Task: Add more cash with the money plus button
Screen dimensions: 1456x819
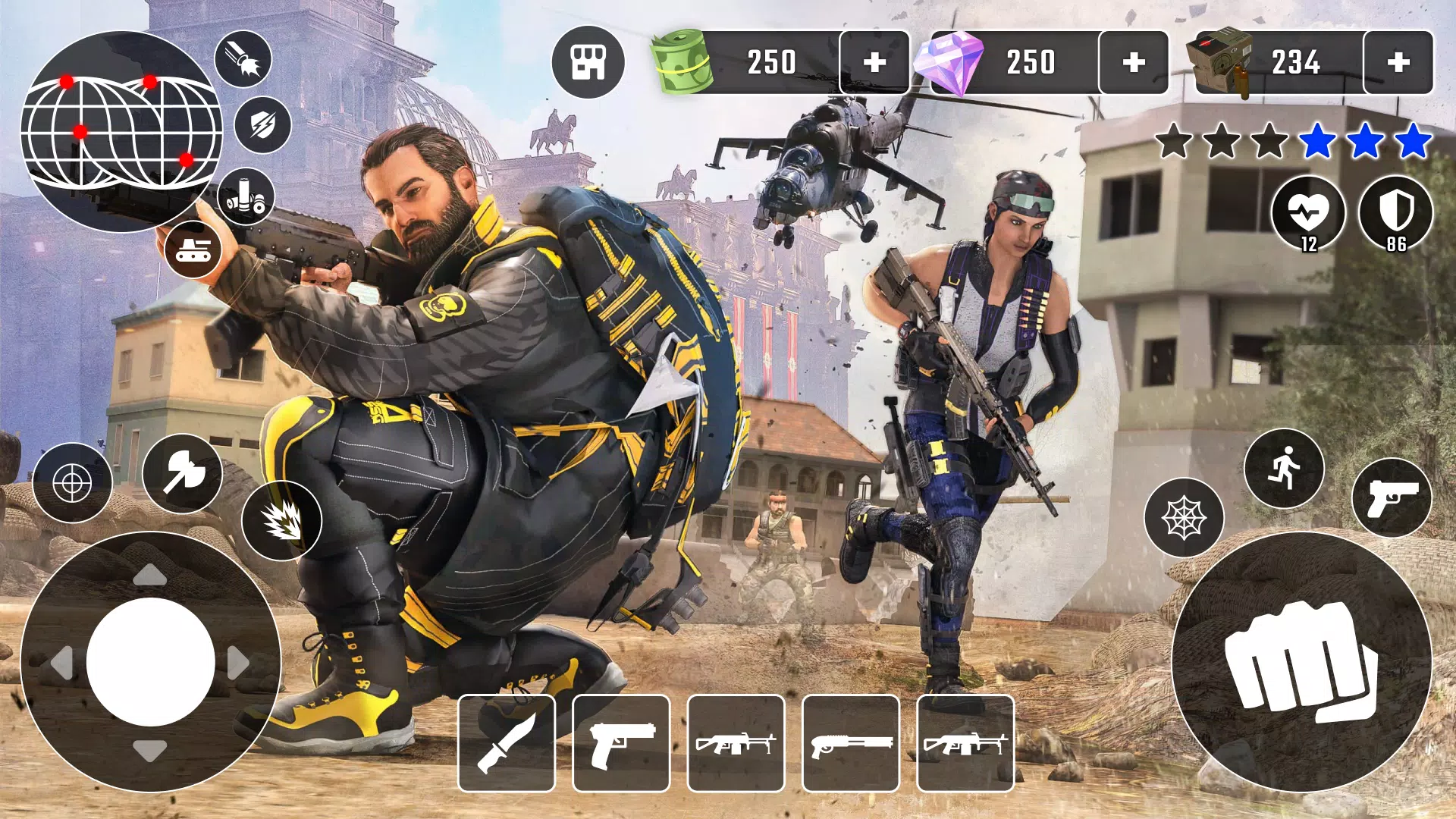Action: click(874, 63)
